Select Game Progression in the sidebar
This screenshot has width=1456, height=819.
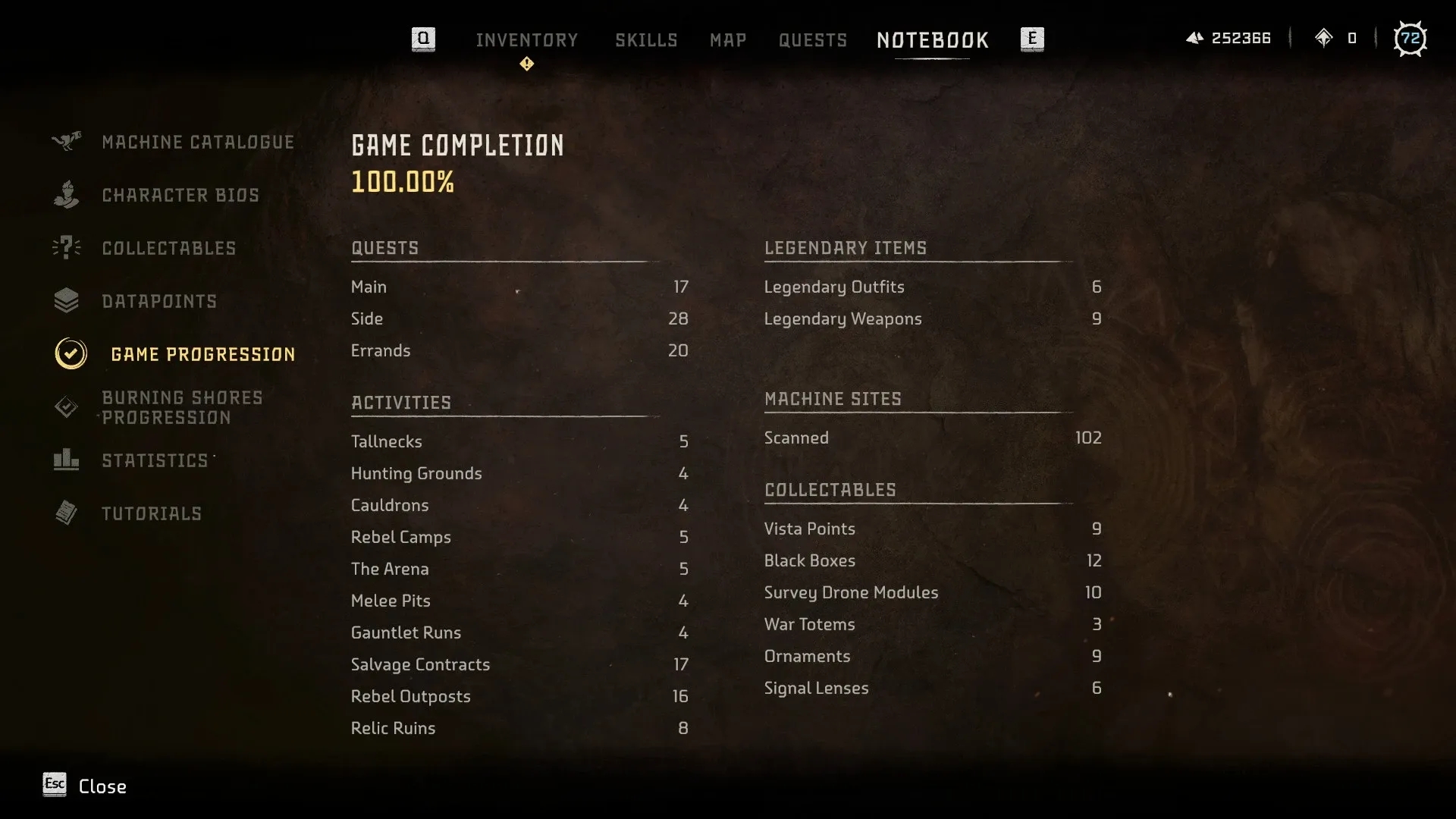(202, 354)
